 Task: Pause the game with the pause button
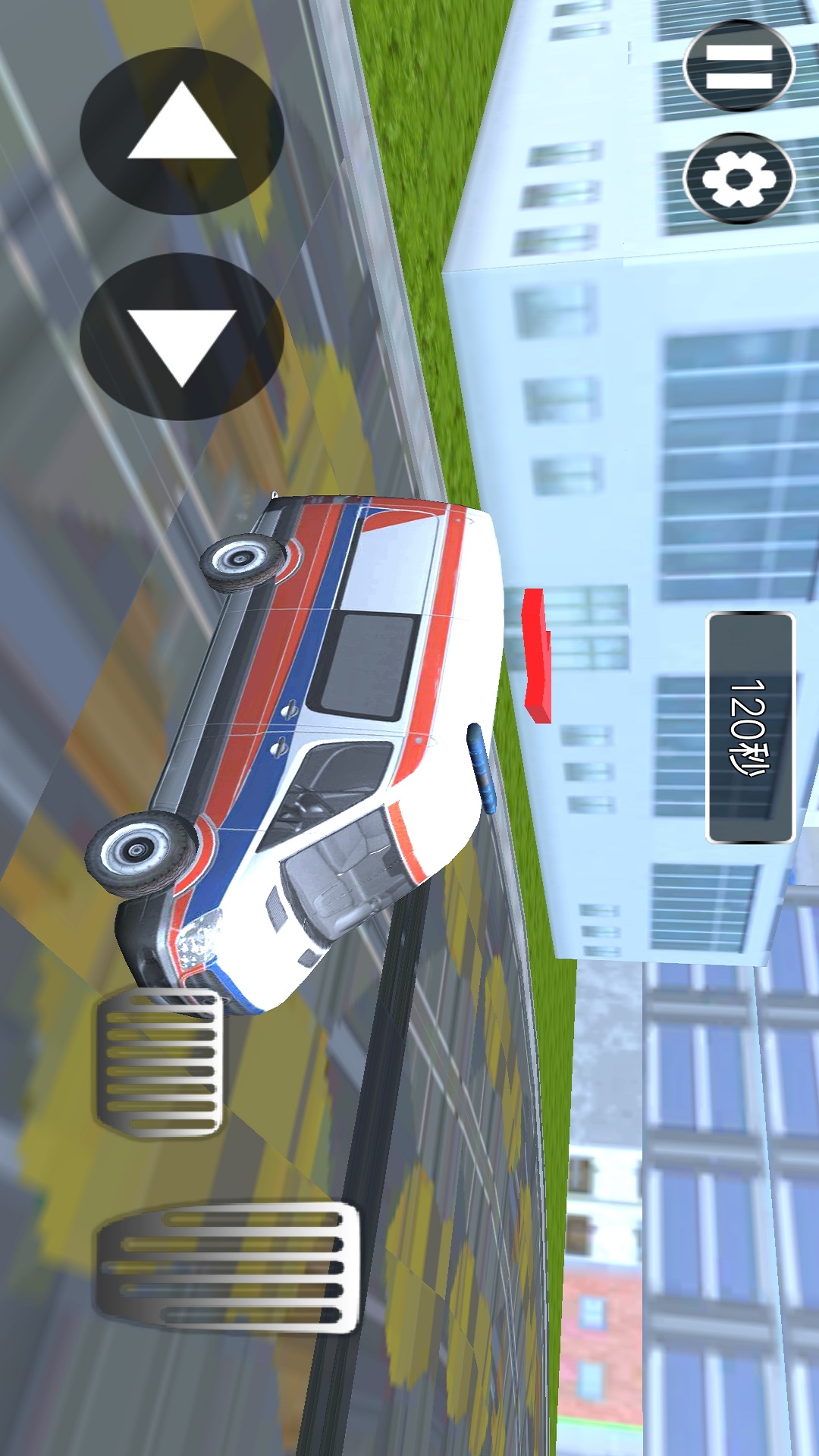[x=739, y=66]
